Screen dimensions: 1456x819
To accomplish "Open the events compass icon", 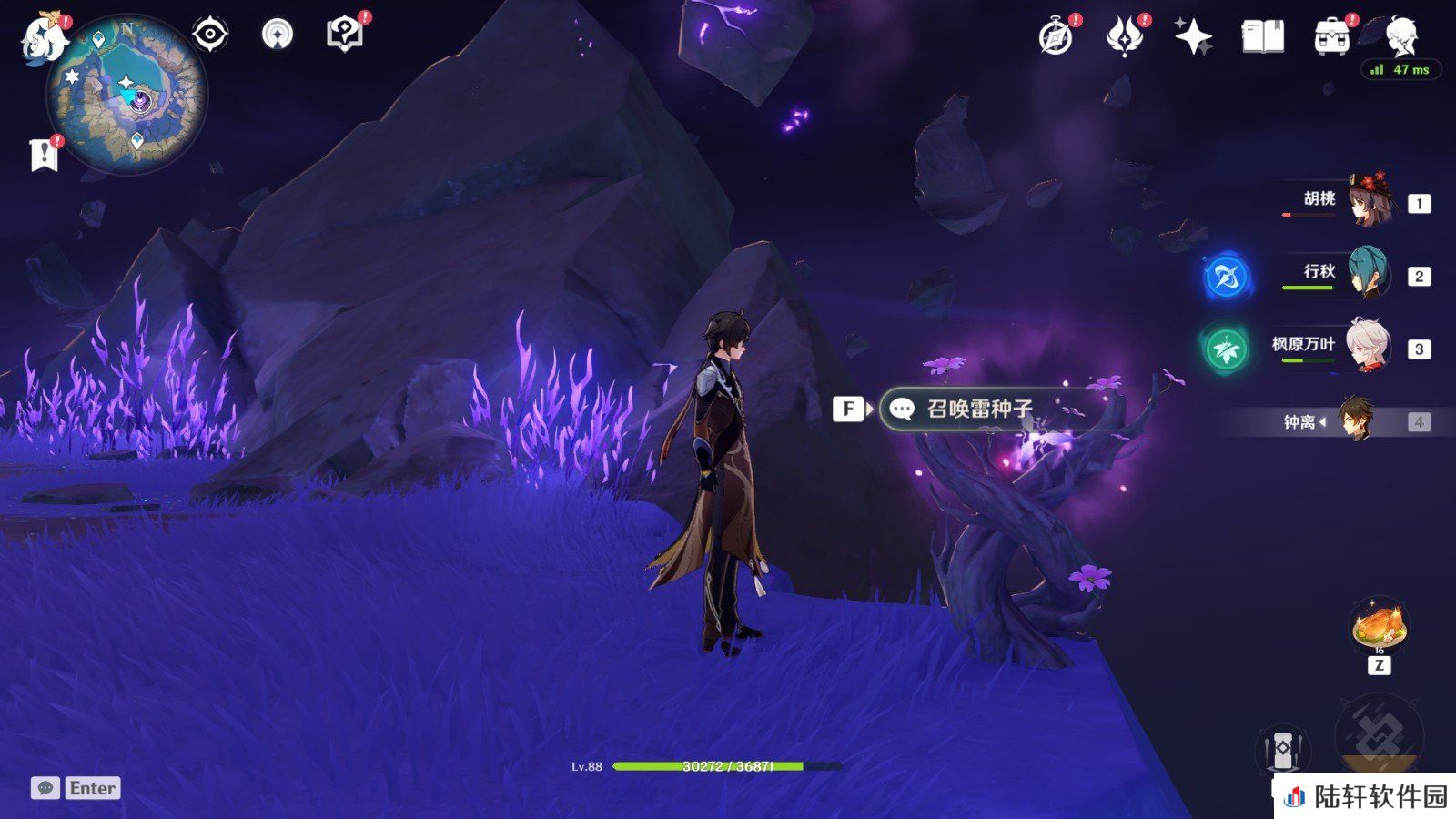I will (x=1056, y=37).
